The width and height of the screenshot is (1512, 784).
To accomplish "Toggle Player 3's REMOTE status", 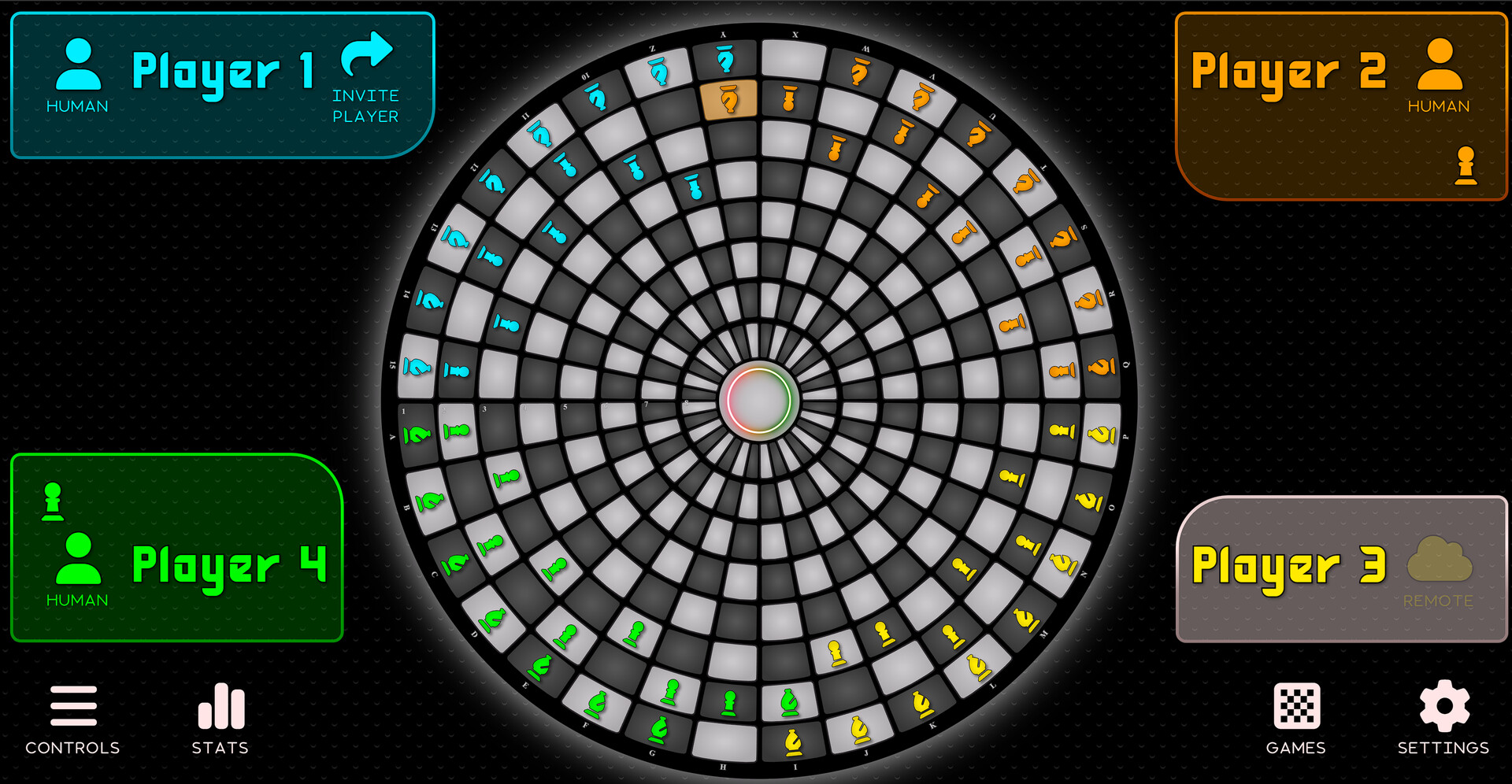I will [1439, 601].
